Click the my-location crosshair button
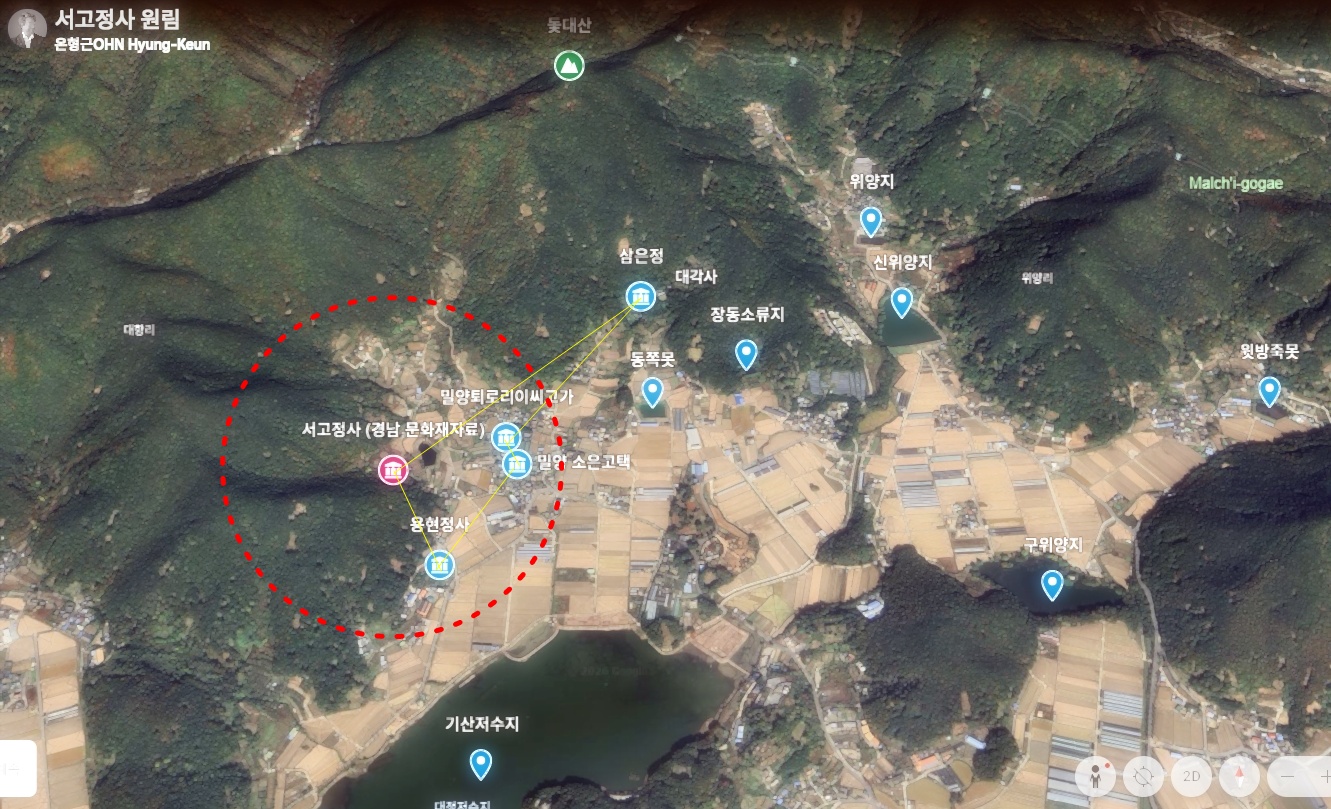 pos(1144,777)
